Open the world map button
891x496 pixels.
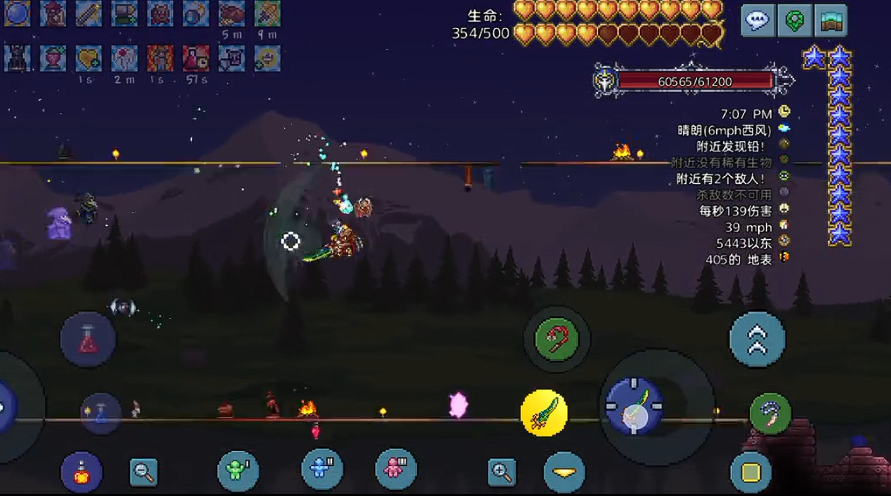click(832, 21)
